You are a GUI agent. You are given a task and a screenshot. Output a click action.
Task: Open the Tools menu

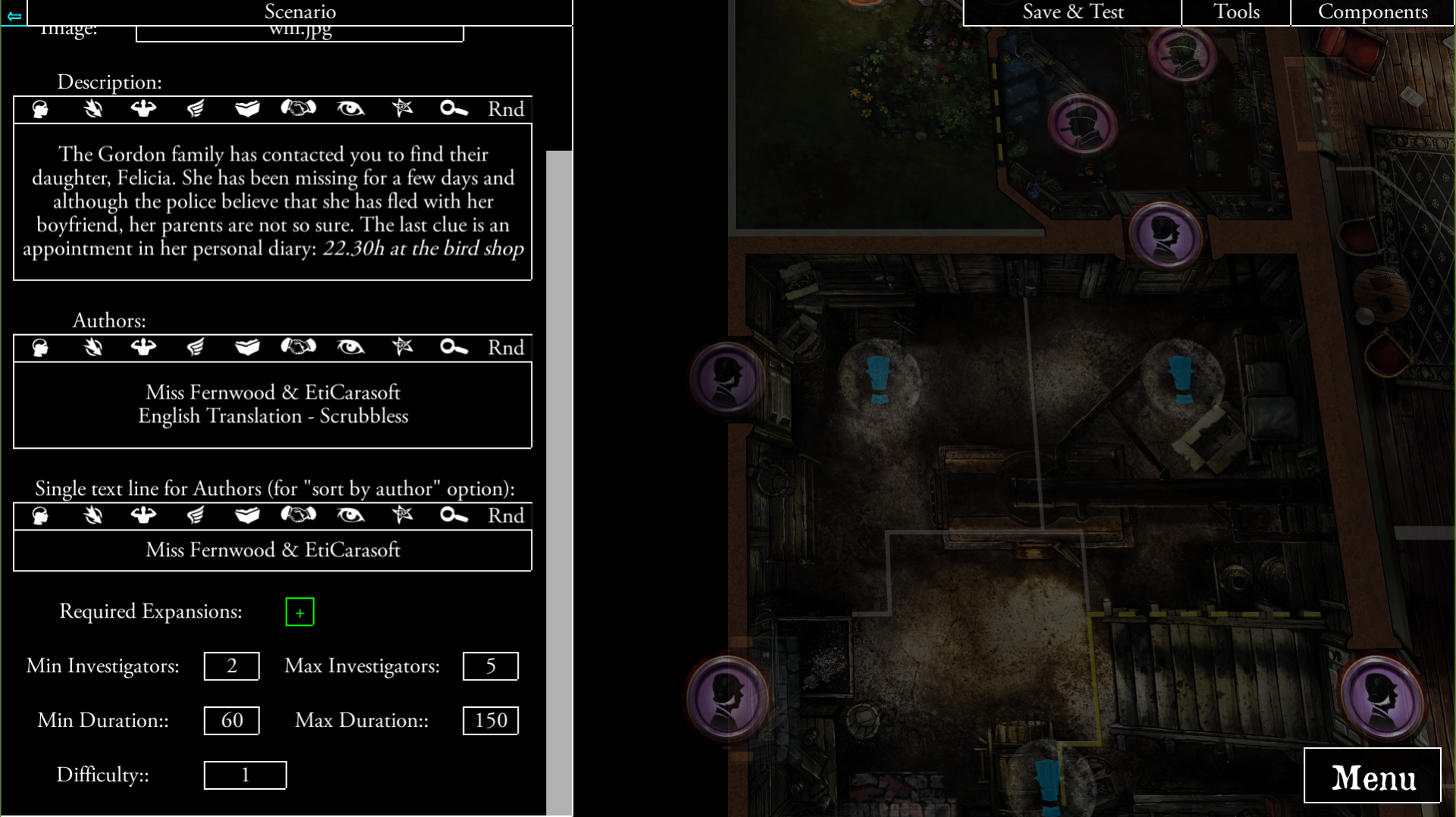click(x=1236, y=12)
